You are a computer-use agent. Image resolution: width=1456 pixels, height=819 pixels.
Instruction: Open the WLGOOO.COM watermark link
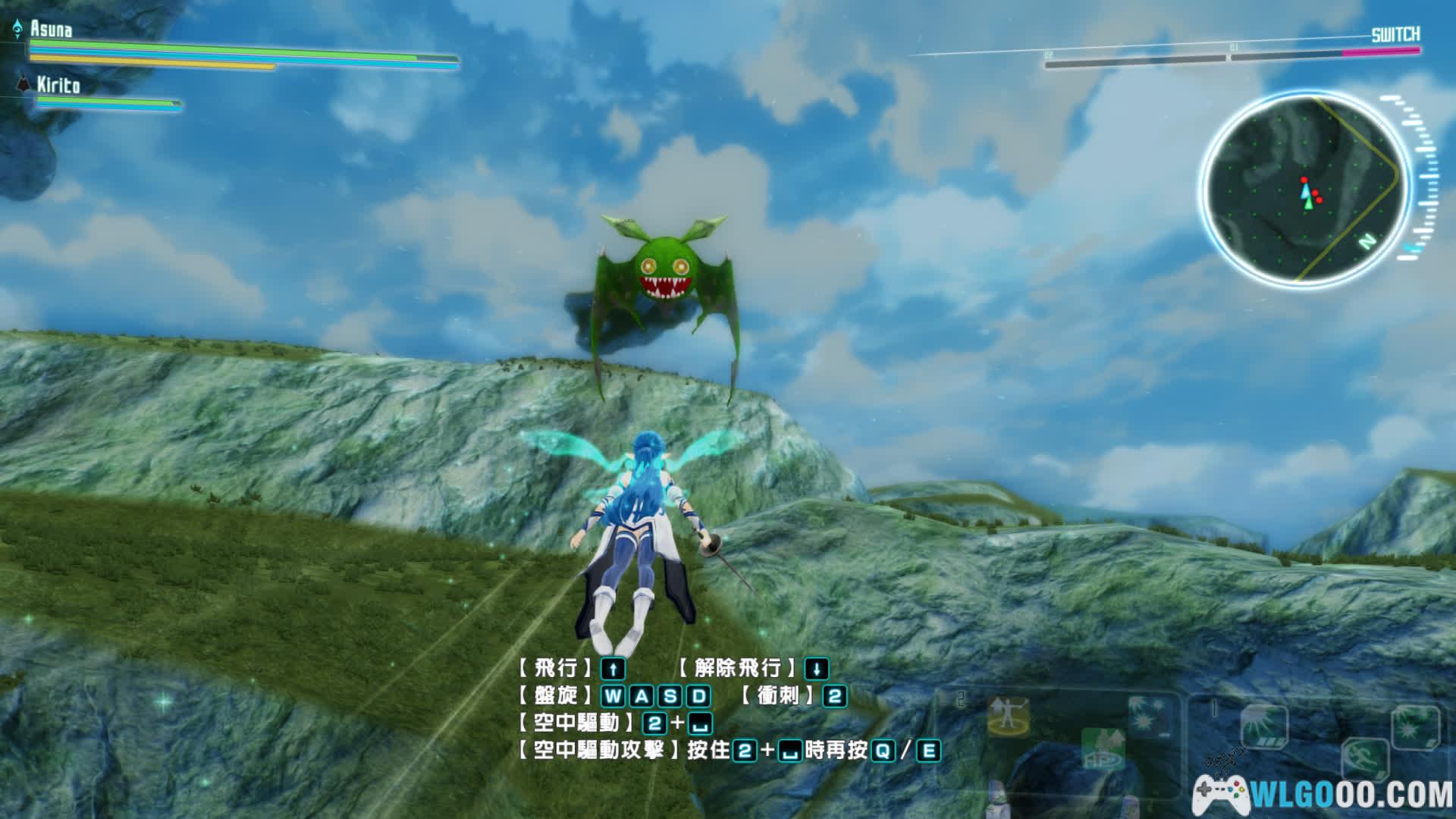click(x=1324, y=795)
